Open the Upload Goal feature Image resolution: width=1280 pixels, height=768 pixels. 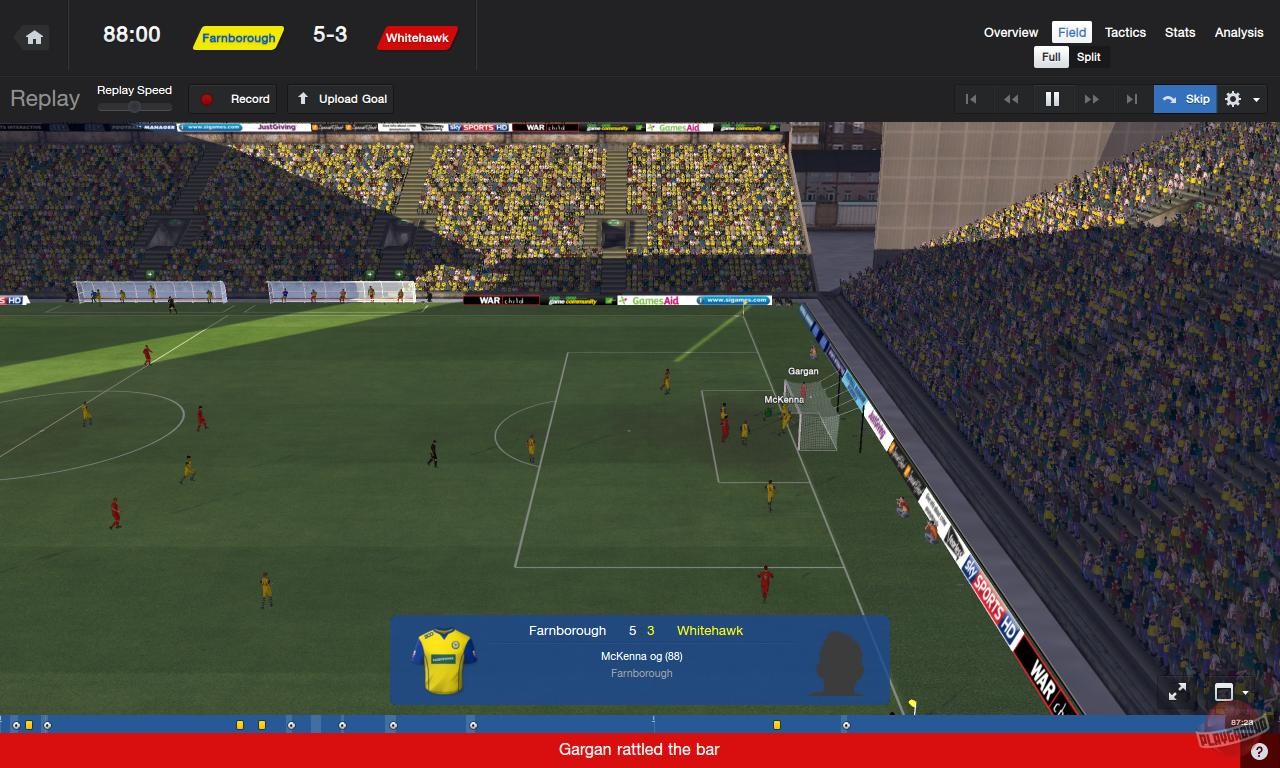tap(341, 99)
